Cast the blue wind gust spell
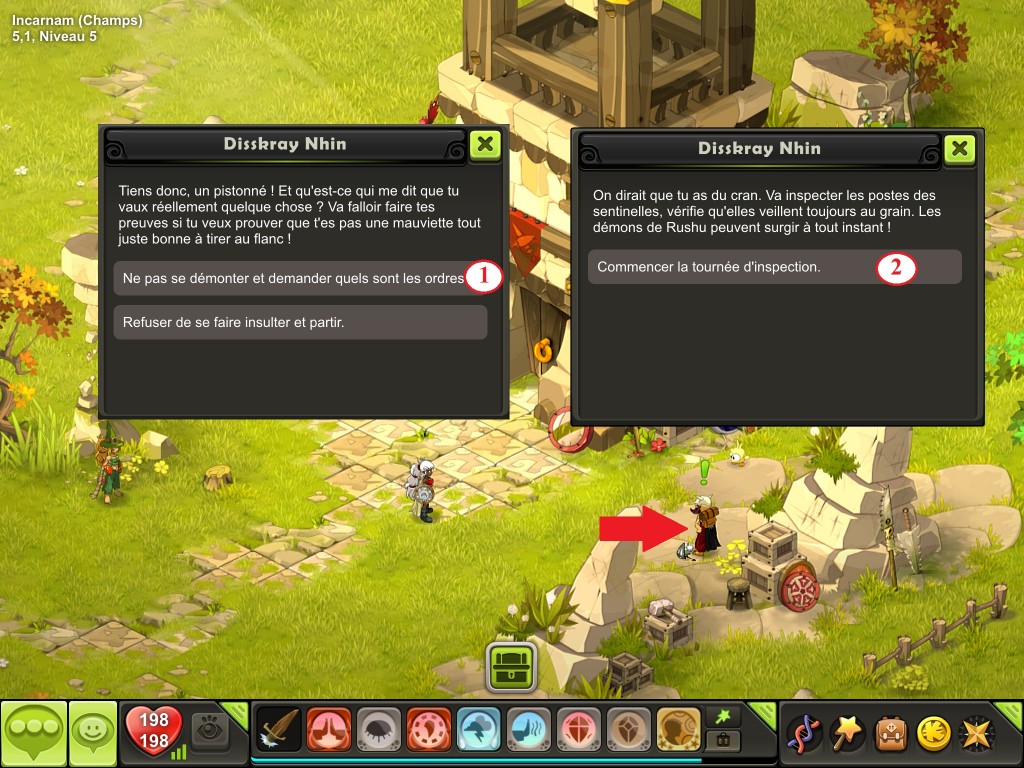The image size is (1024, 768). [528, 730]
